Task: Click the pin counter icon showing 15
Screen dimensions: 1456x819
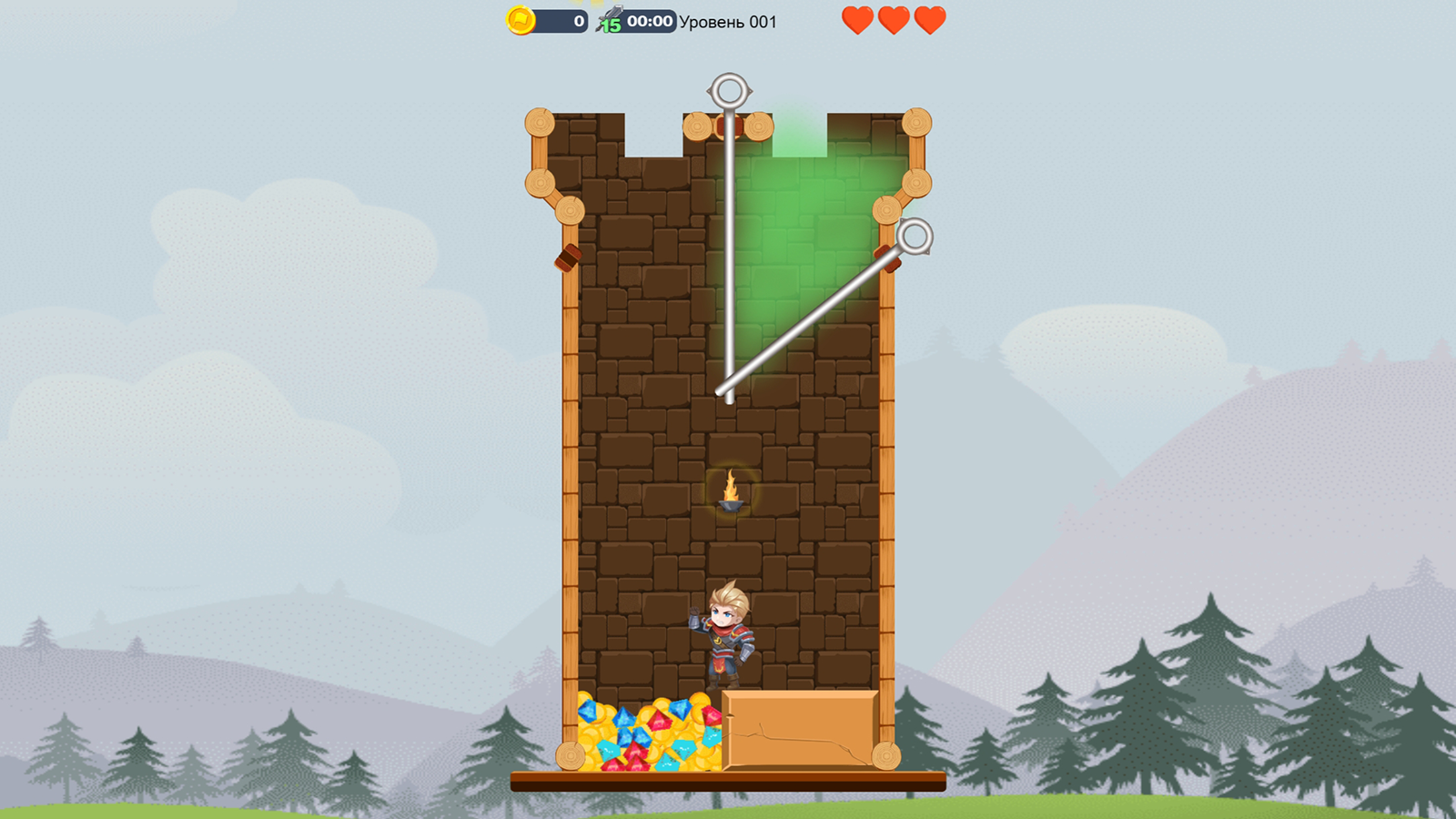Action: click(x=612, y=17)
